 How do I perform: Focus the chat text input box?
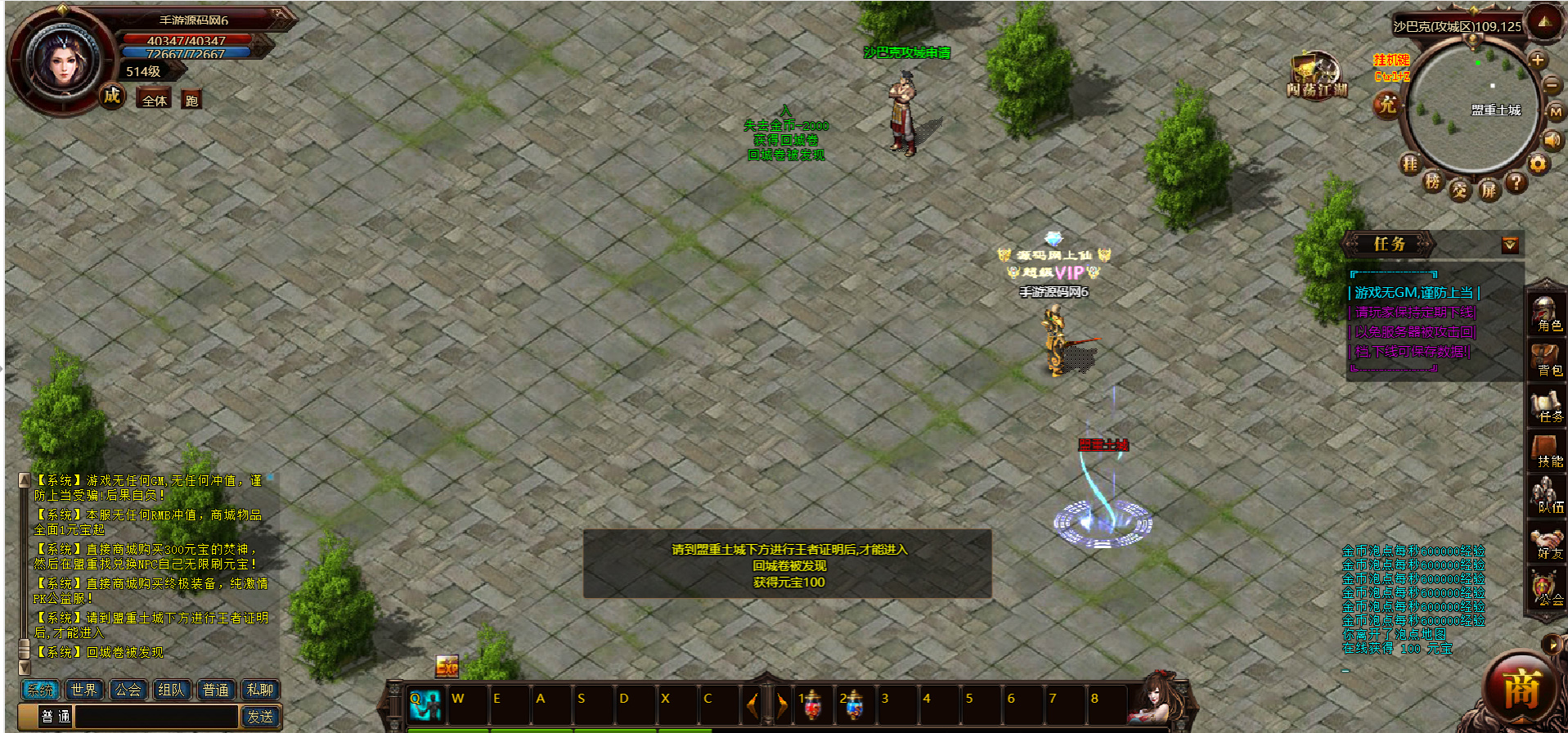[155, 717]
